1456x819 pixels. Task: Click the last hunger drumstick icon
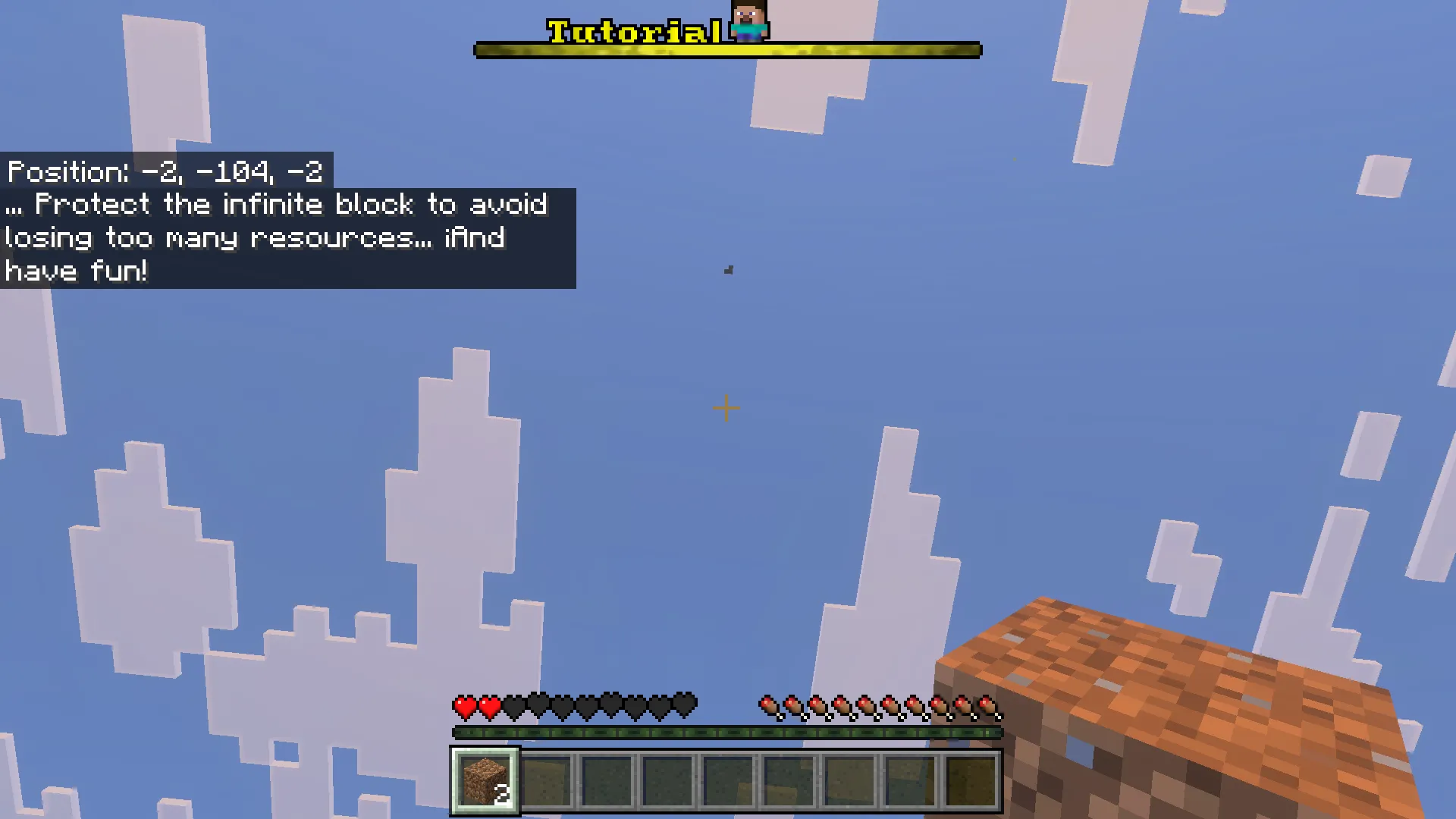pos(988,705)
